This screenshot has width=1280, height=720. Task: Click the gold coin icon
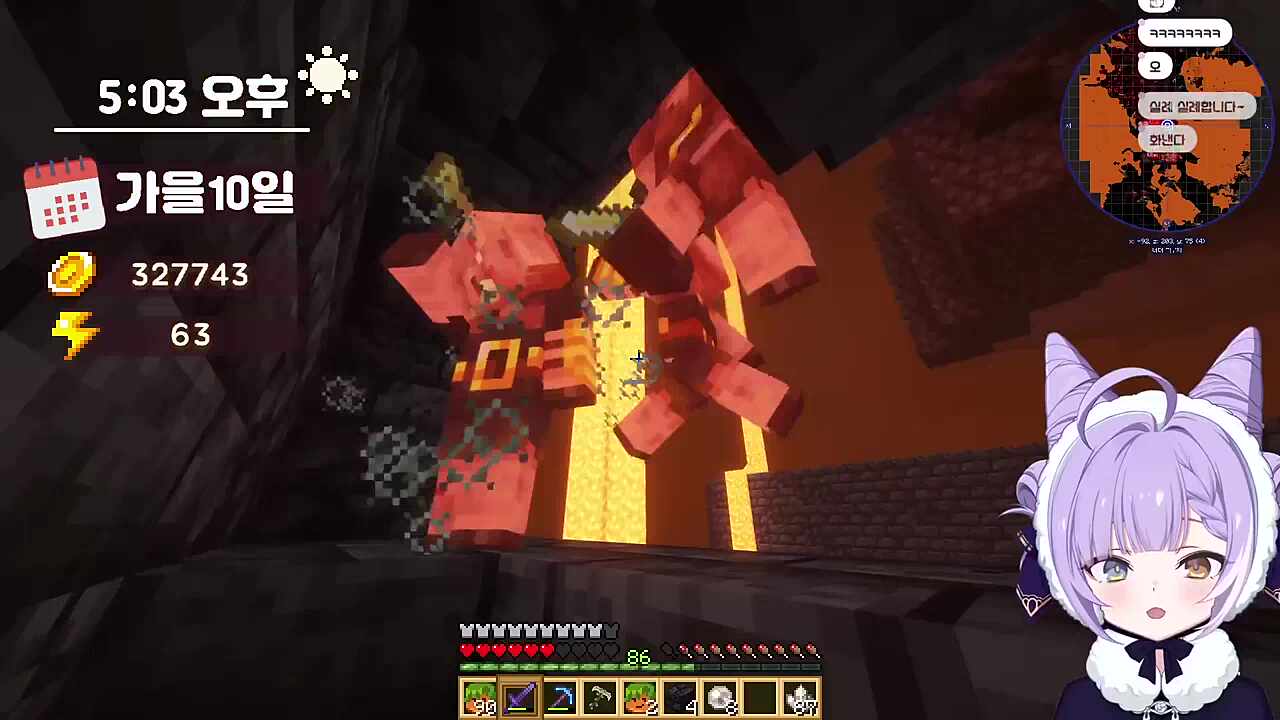72,274
